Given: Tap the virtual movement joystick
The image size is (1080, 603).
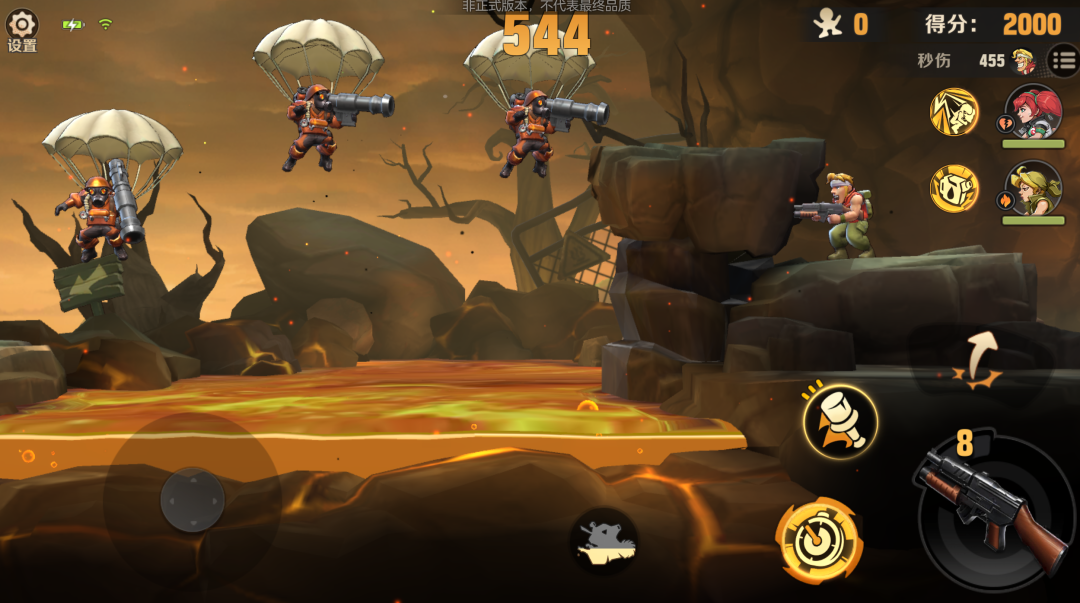Looking at the screenshot, I should [x=192, y=500].
